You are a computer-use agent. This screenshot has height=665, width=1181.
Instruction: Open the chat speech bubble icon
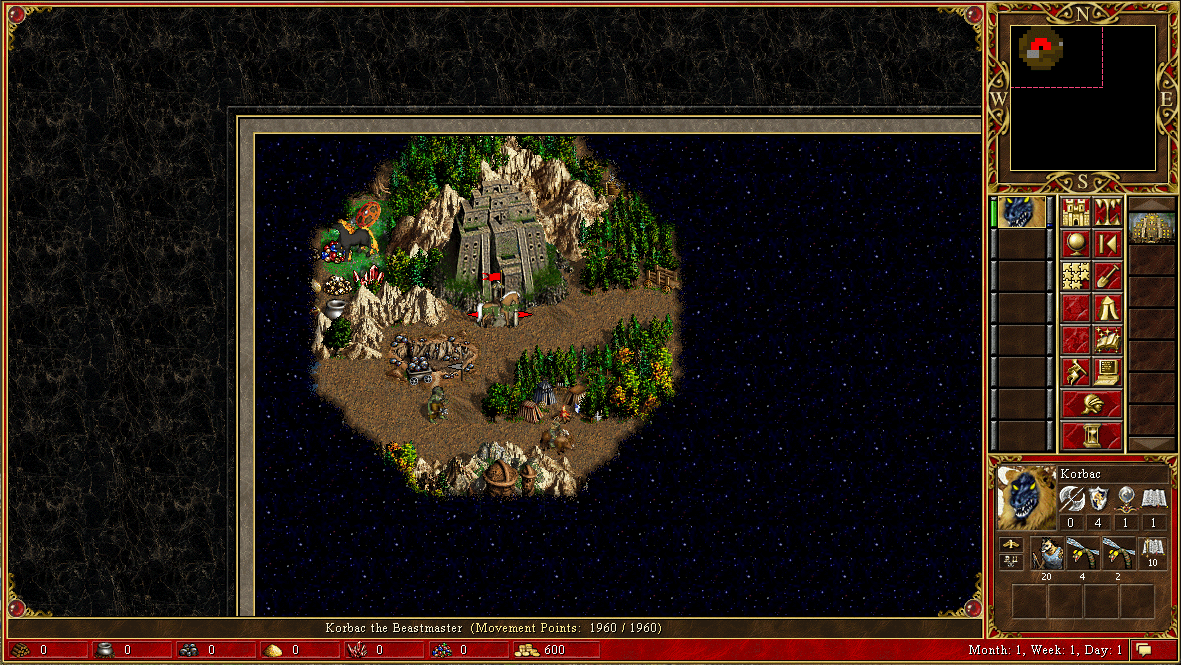1144,650
